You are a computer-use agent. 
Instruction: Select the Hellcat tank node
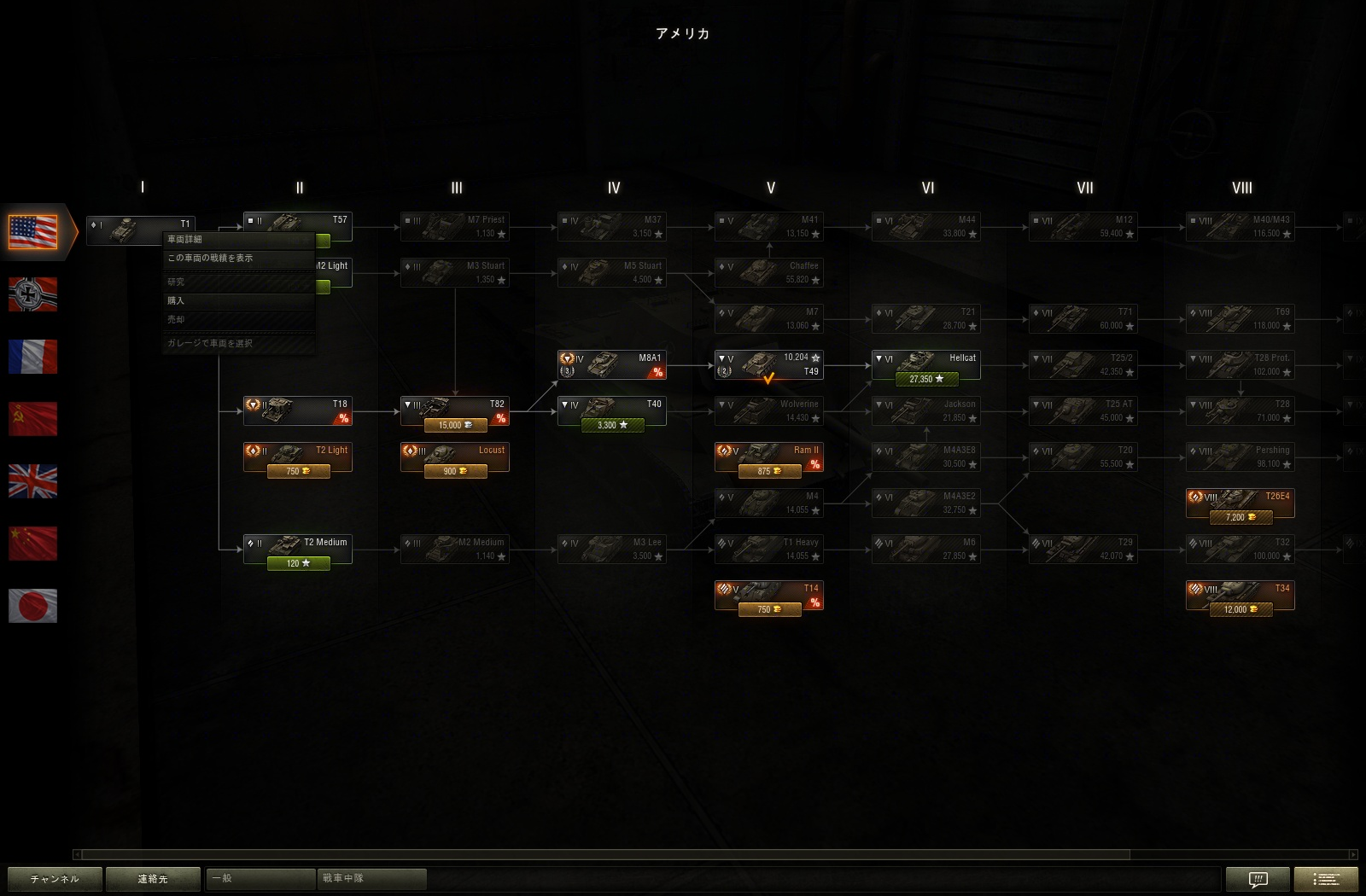tap(925, 365)
